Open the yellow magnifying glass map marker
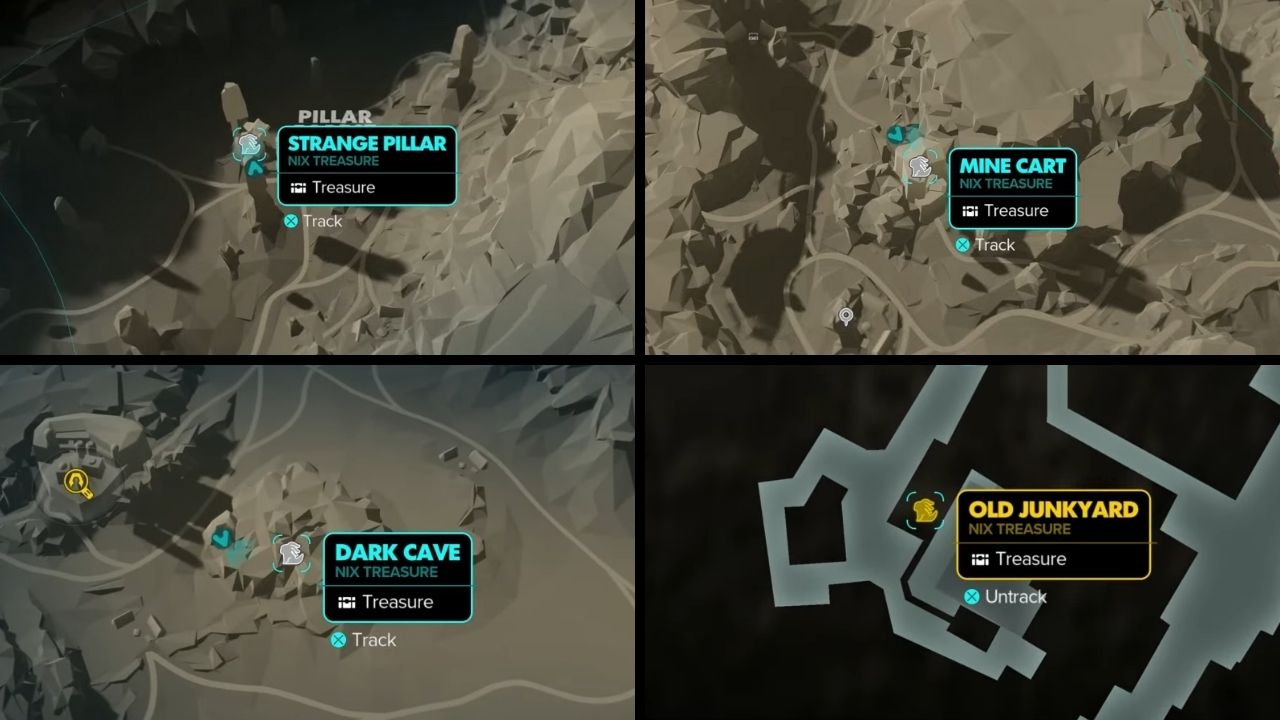Image resolution: width=1280 pixels, height=720 pixels. click(78, 482)
